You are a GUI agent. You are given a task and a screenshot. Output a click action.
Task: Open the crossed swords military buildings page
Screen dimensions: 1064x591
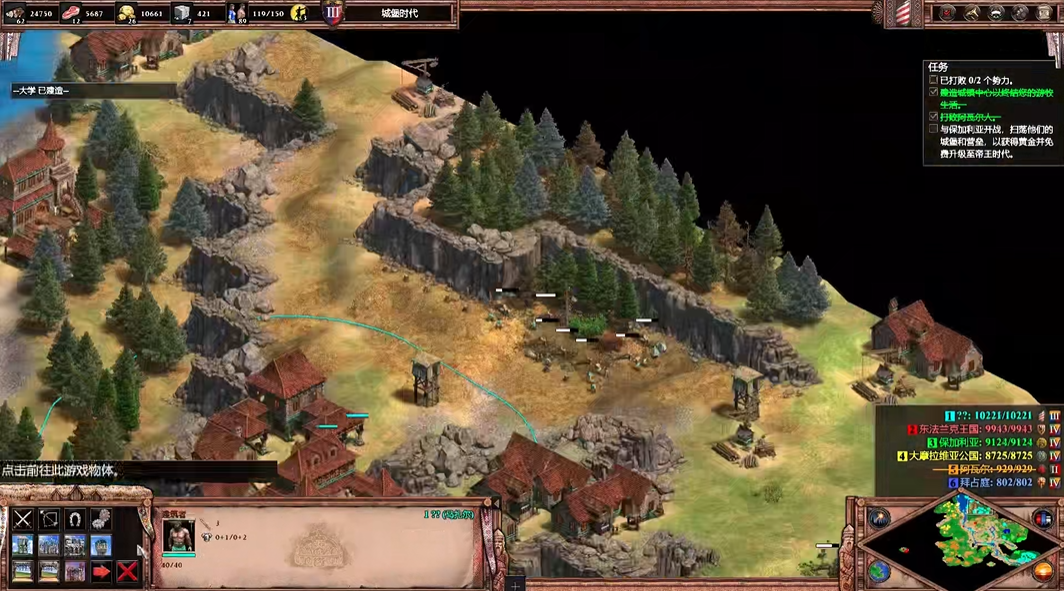[23, 519]
